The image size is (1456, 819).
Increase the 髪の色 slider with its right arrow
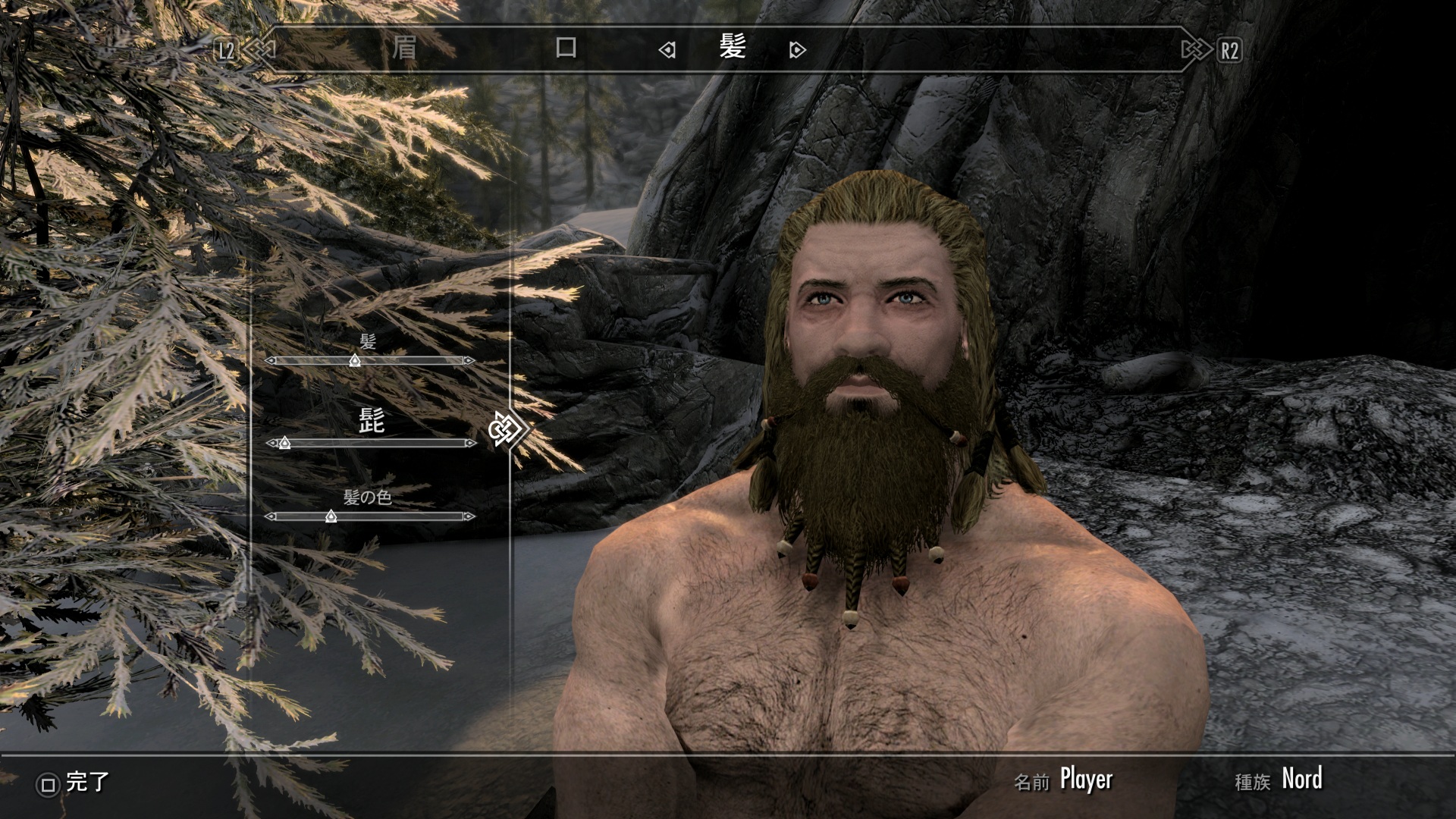469,516
